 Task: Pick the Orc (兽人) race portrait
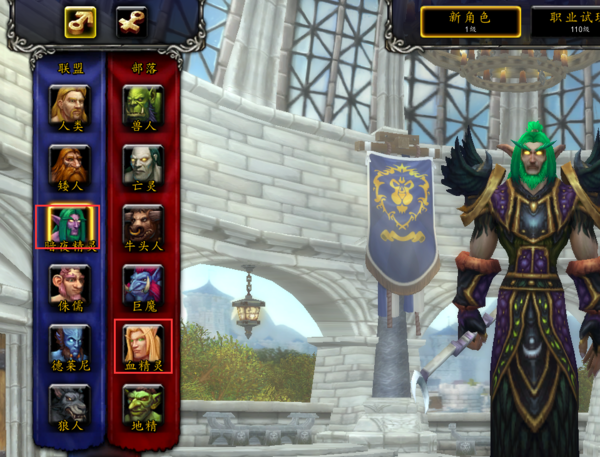click(142, 104)
